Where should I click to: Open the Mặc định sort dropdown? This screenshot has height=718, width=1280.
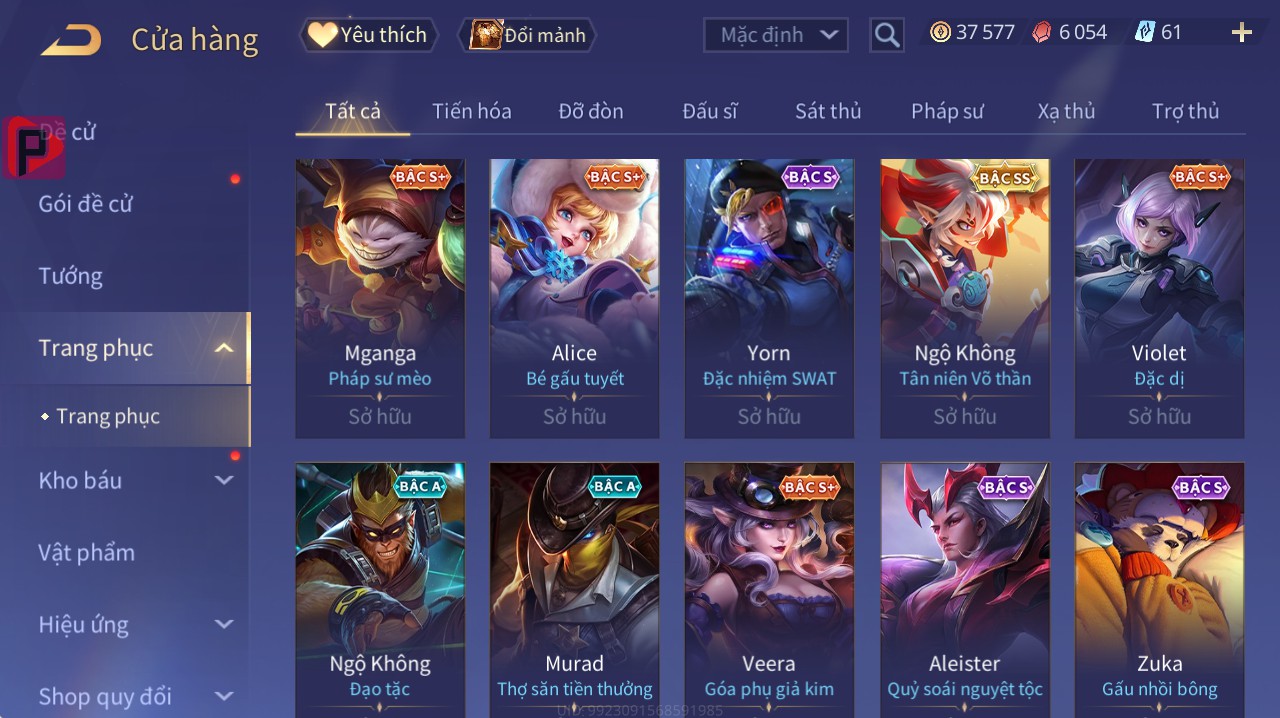pos(776,35)
